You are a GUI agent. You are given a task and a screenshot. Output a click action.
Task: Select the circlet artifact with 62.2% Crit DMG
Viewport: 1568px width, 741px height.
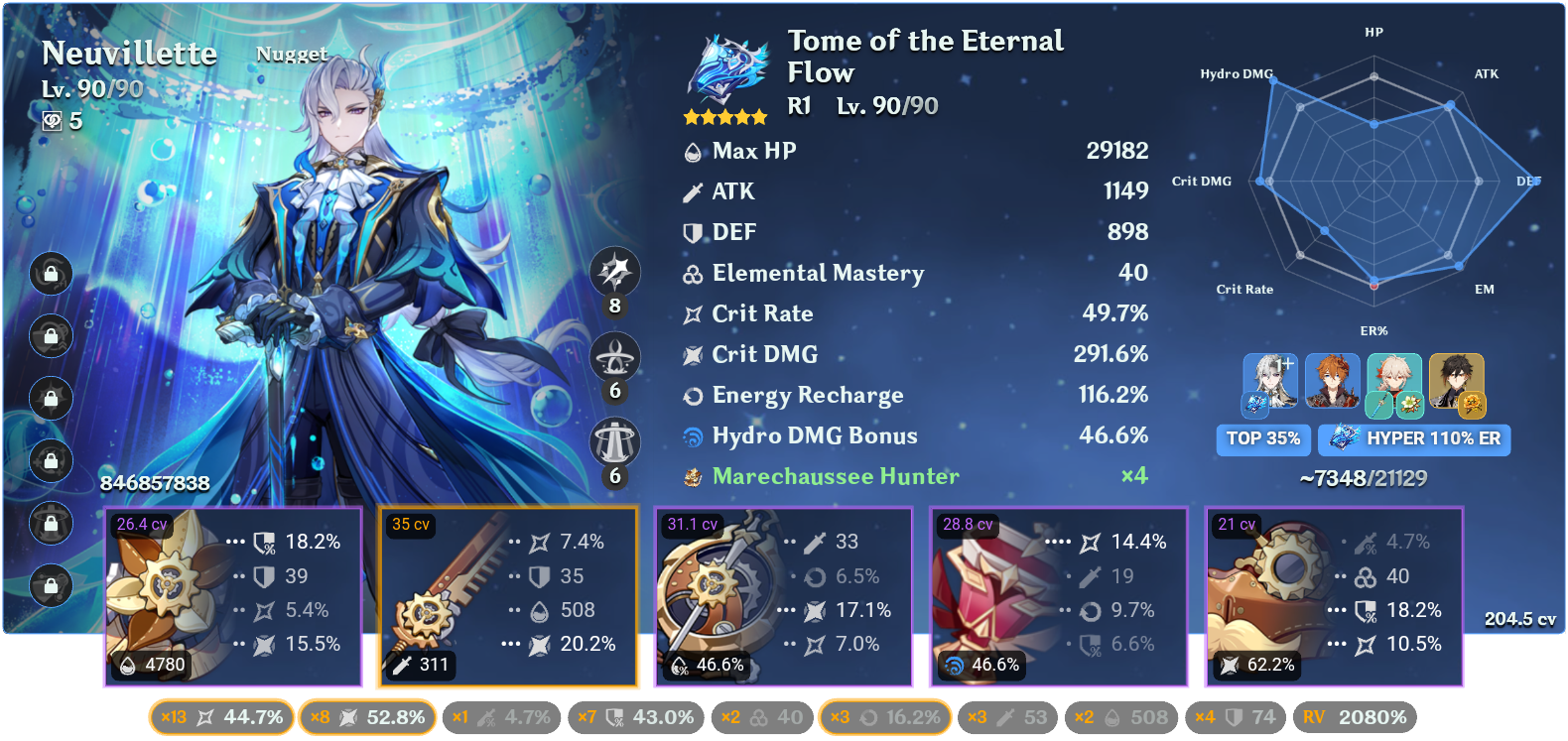[1334, 595]
